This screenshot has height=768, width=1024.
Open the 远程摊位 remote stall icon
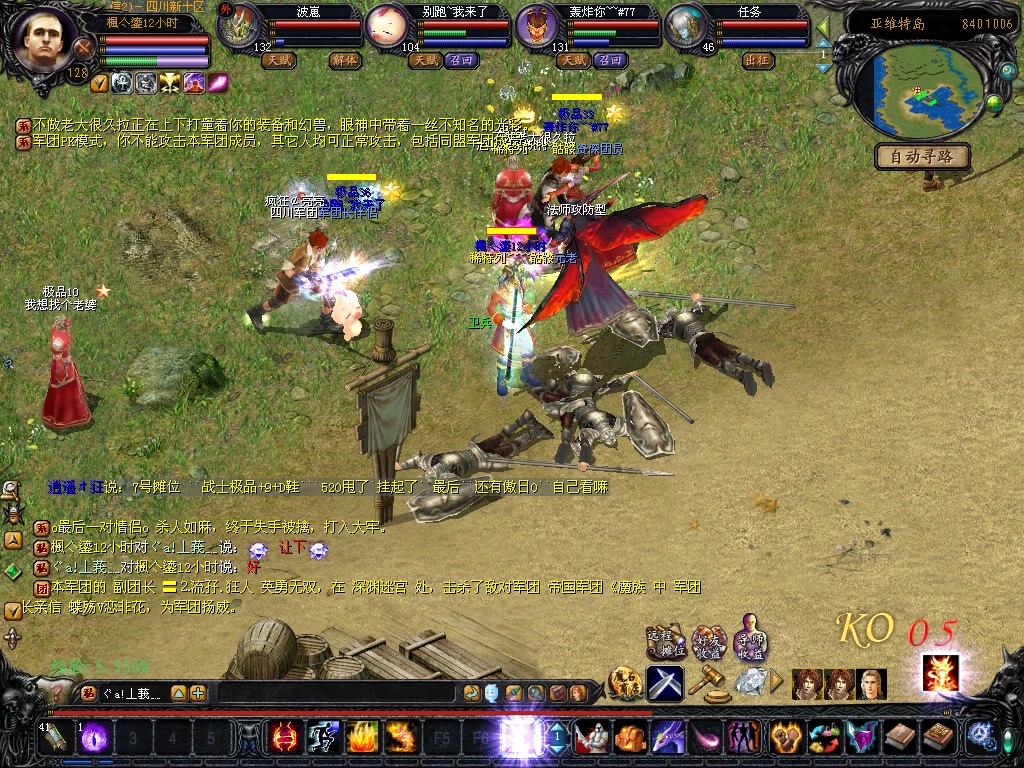(x=663, y=642)
